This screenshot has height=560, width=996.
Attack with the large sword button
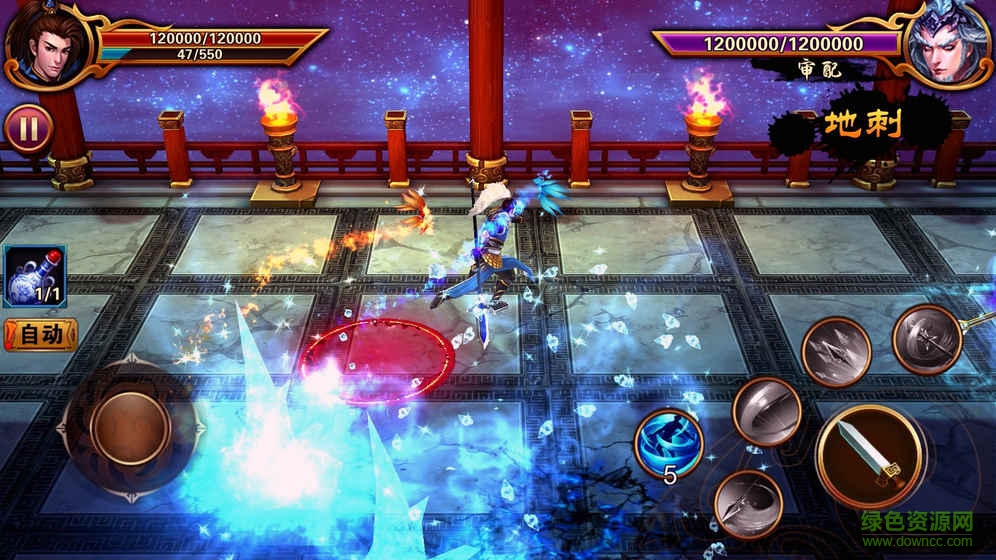coord(868,456)
